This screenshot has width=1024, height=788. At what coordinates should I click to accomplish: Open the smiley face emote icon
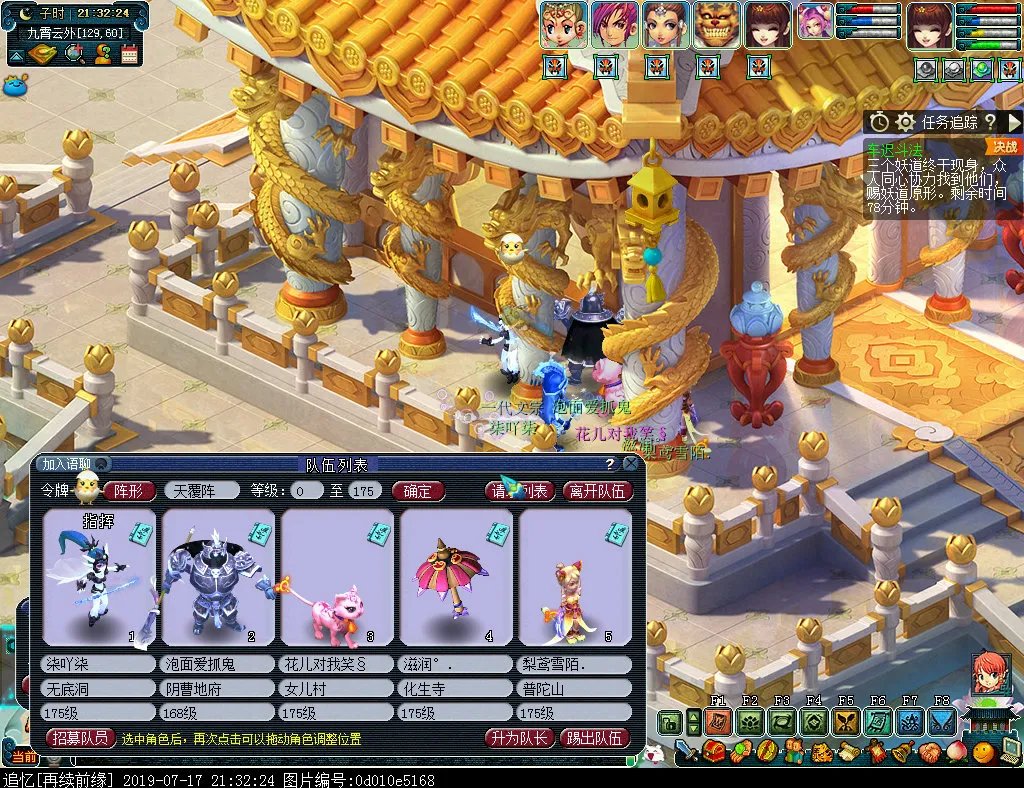click(984, 752)
